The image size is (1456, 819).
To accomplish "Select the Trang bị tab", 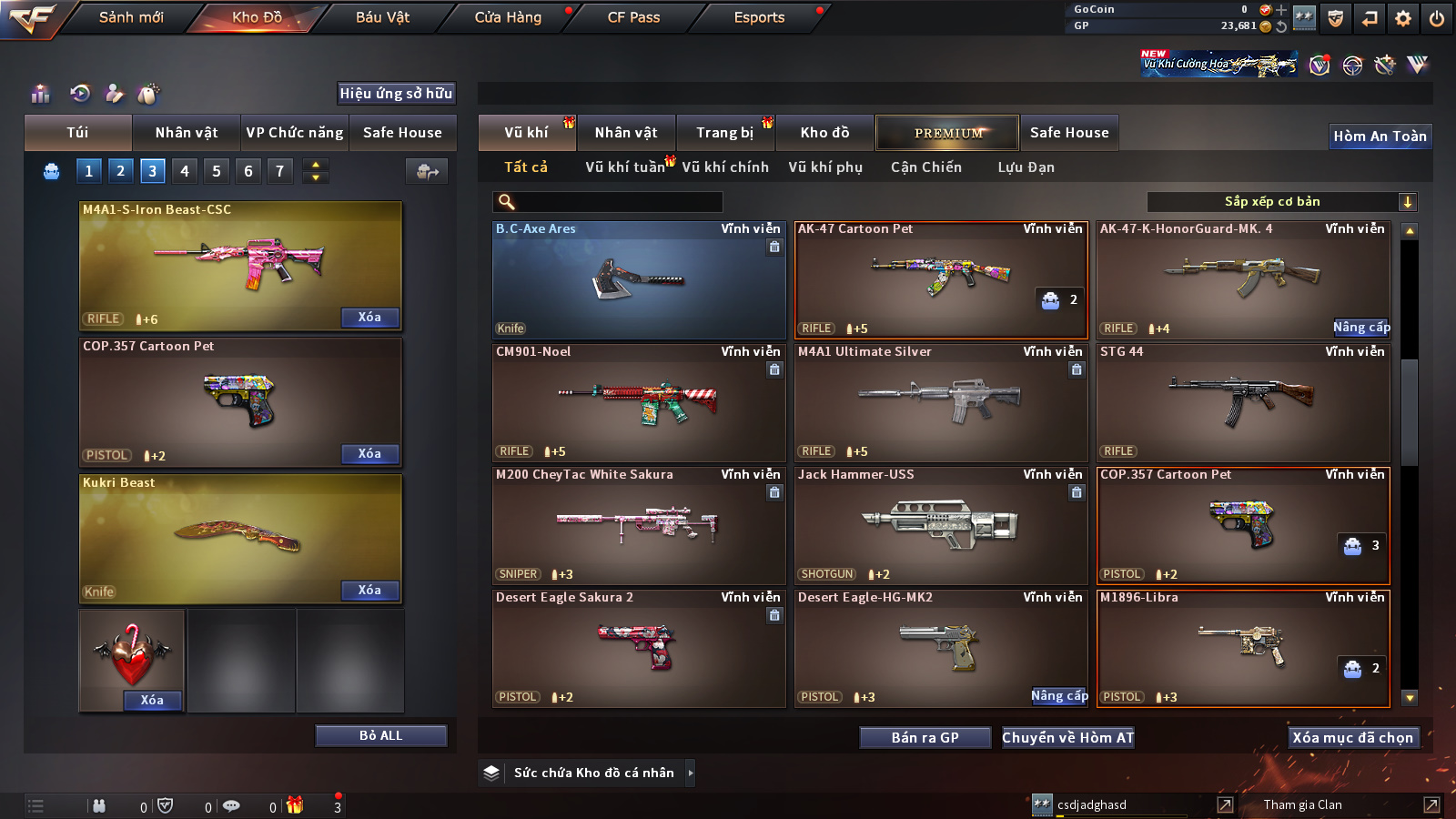I will tap(724, 133).
